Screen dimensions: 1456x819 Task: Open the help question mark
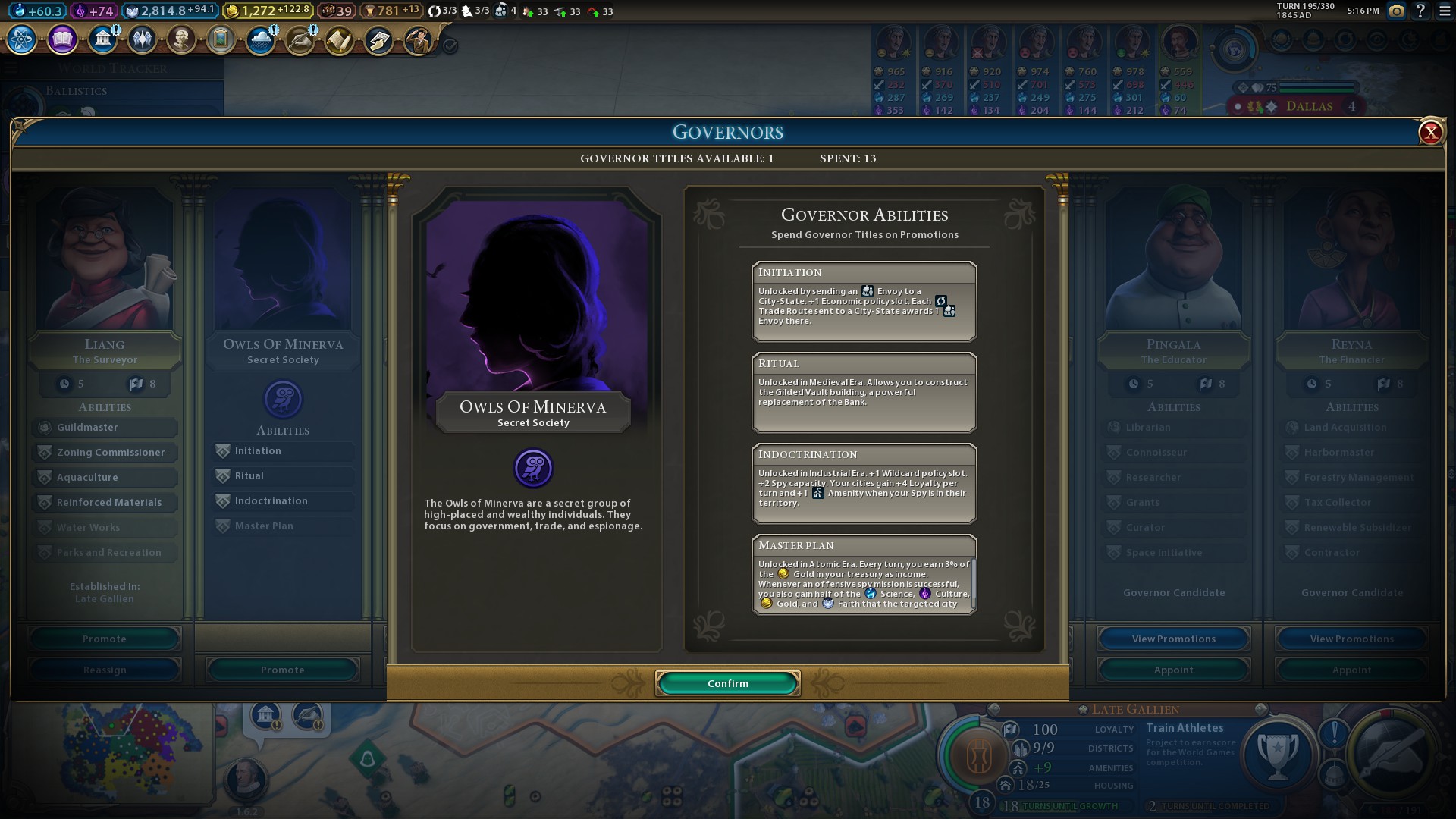tap(1420, 11)
